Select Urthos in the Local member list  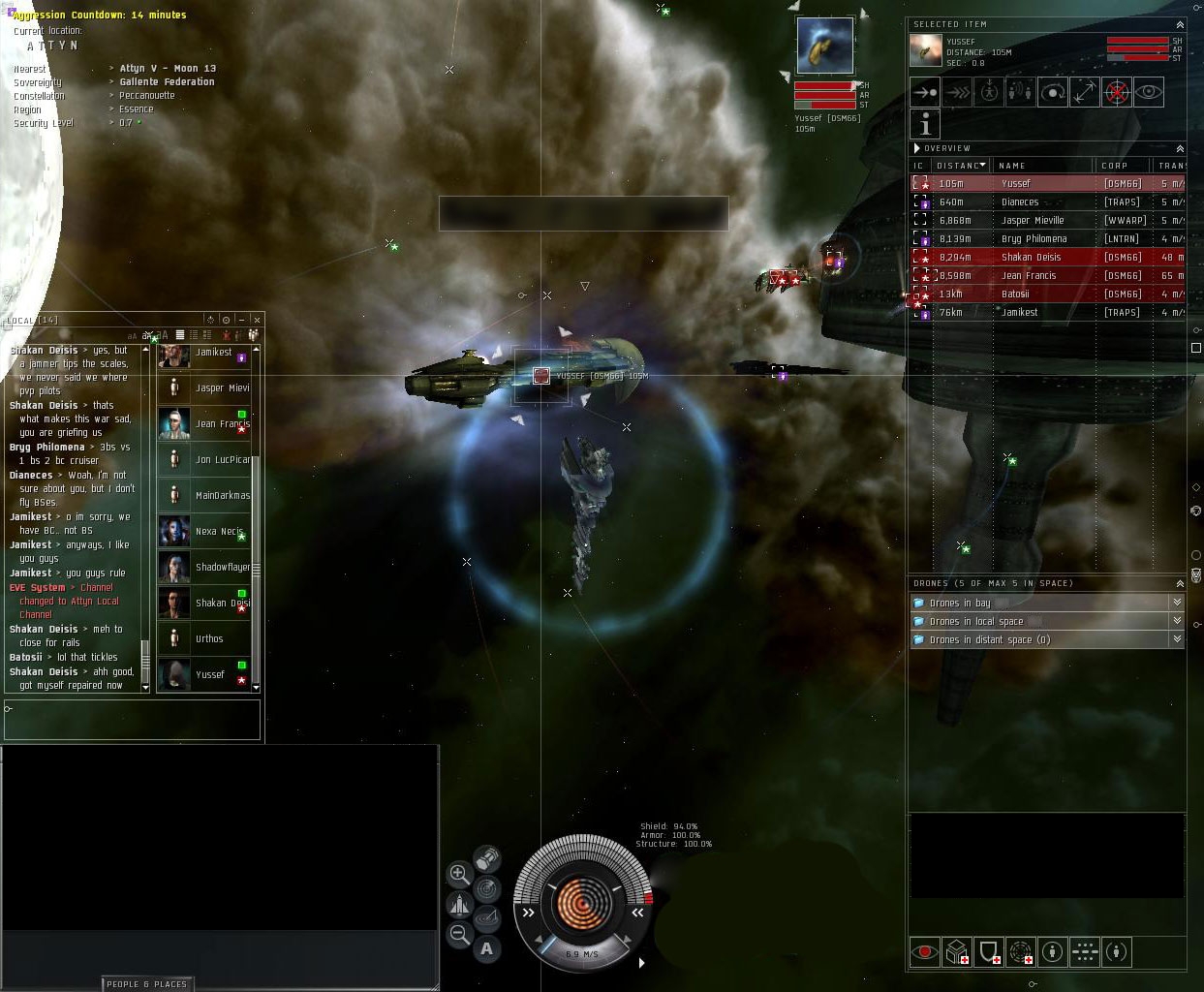coord(208,639)
